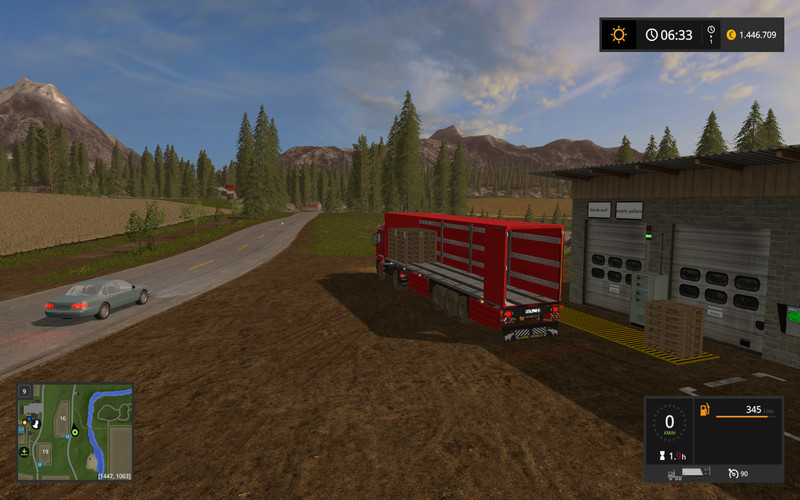Select field 16 on the minimap
The height and width of the screenshot is (500, 800).
point(62,418)
